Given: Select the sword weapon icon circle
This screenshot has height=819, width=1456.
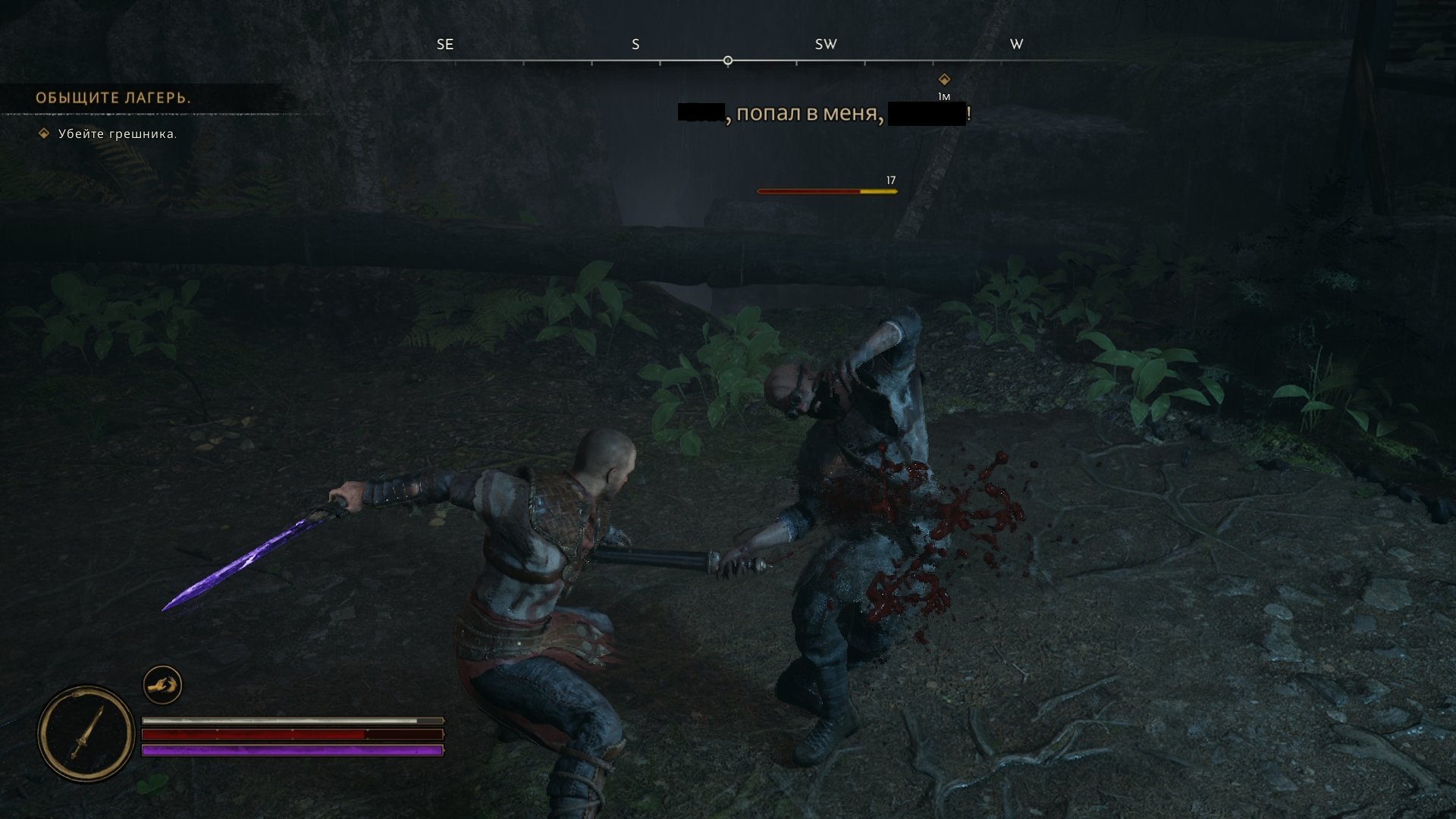Looking at the screenshot, I should point(86,733).
